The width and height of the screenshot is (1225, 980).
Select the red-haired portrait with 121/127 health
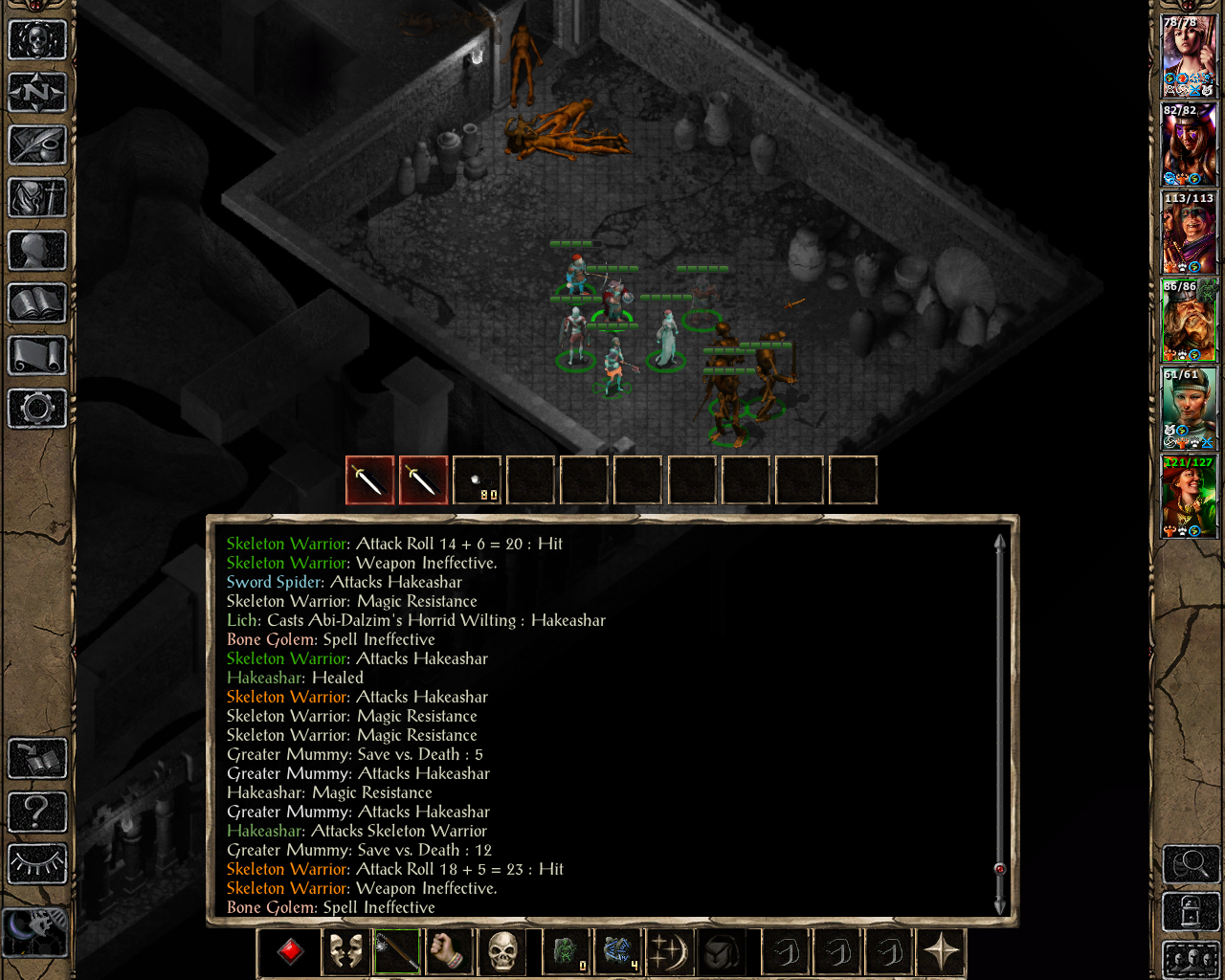click(1189, 497)
